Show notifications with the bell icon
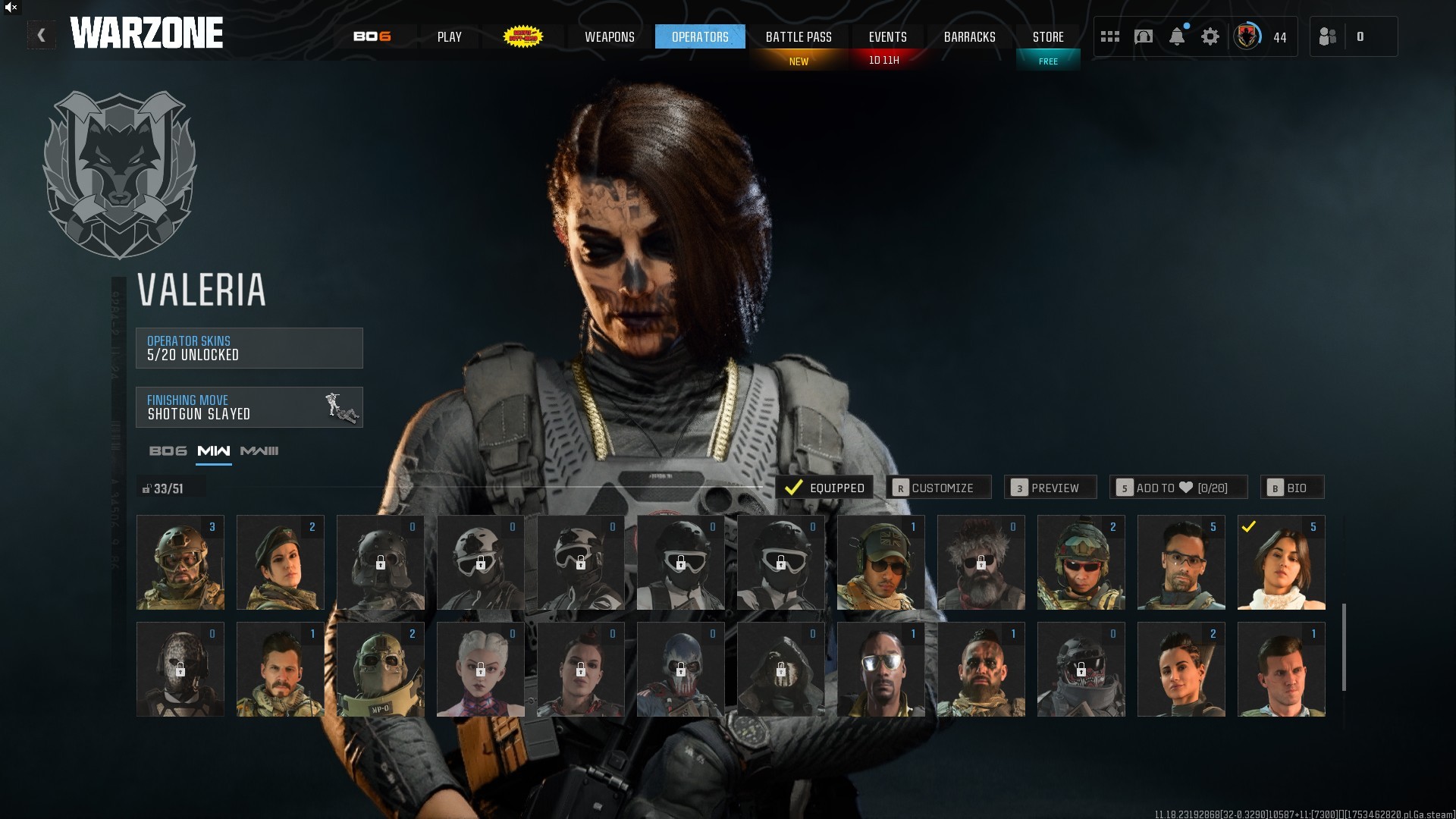The image size is (1456, 819). [1177, 36]
